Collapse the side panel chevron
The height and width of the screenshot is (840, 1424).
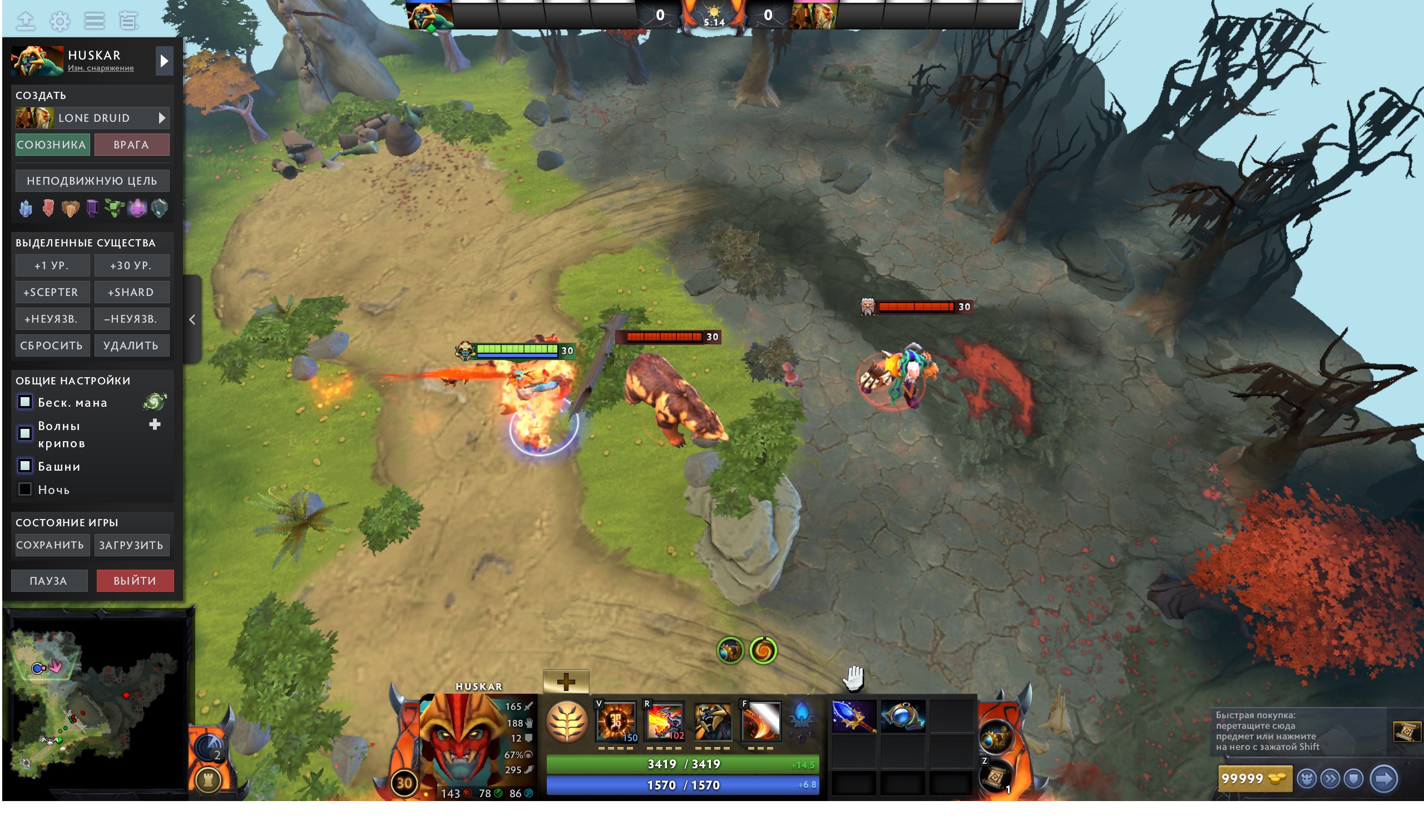tap(192, 320)
